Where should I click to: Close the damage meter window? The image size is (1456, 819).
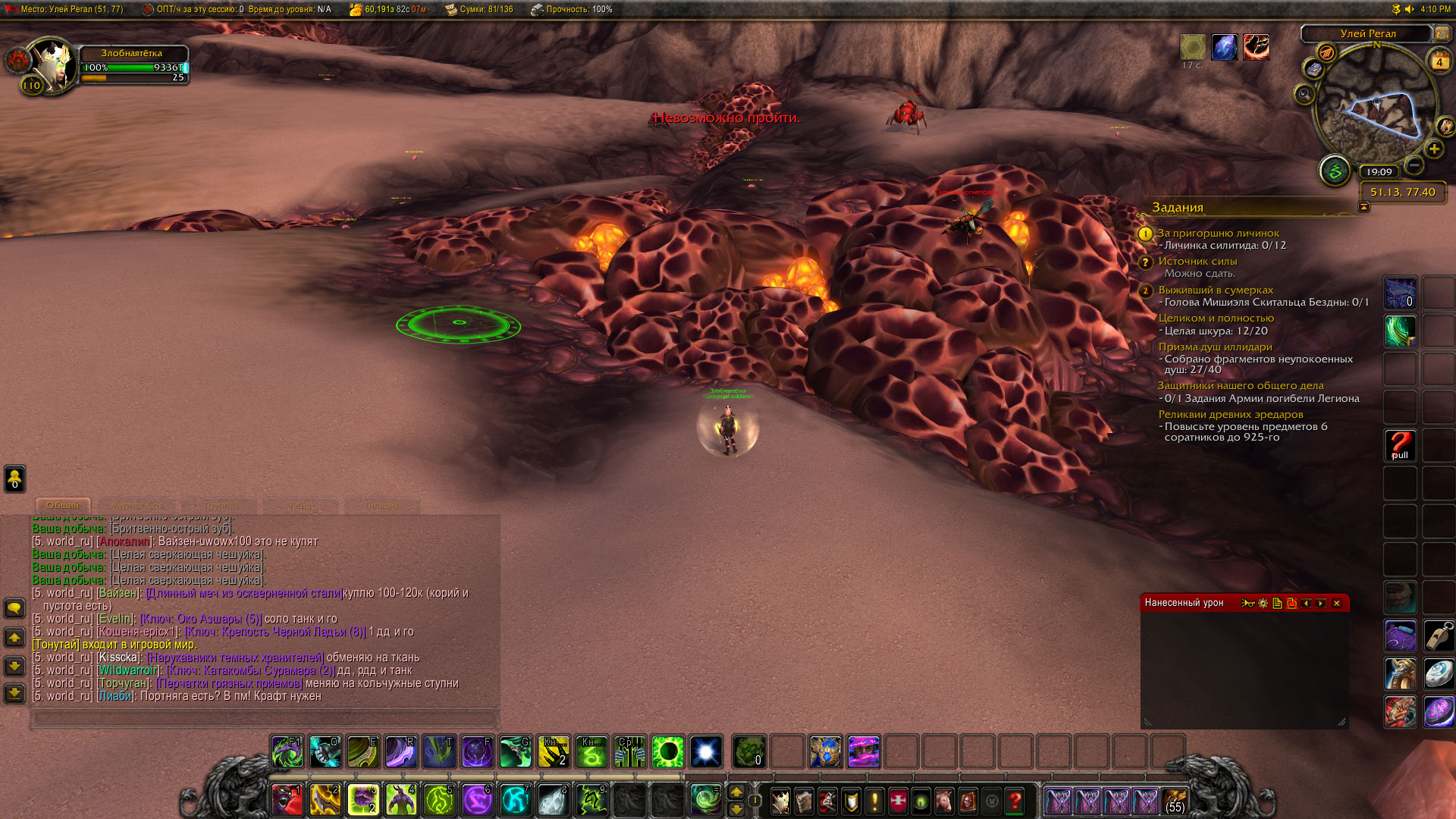[1336, 604]
